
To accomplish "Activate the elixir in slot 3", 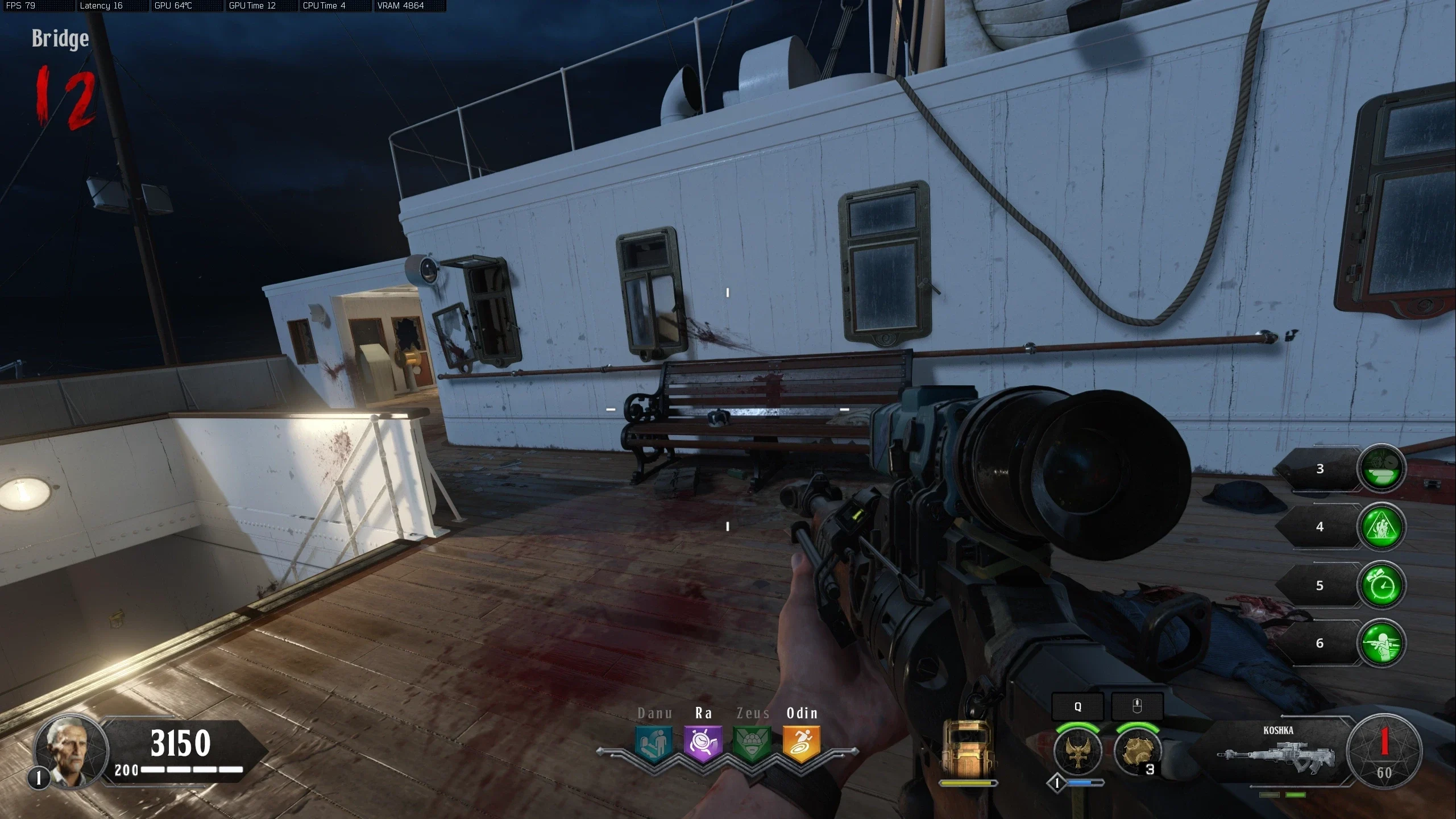I will click(1381, 468).
